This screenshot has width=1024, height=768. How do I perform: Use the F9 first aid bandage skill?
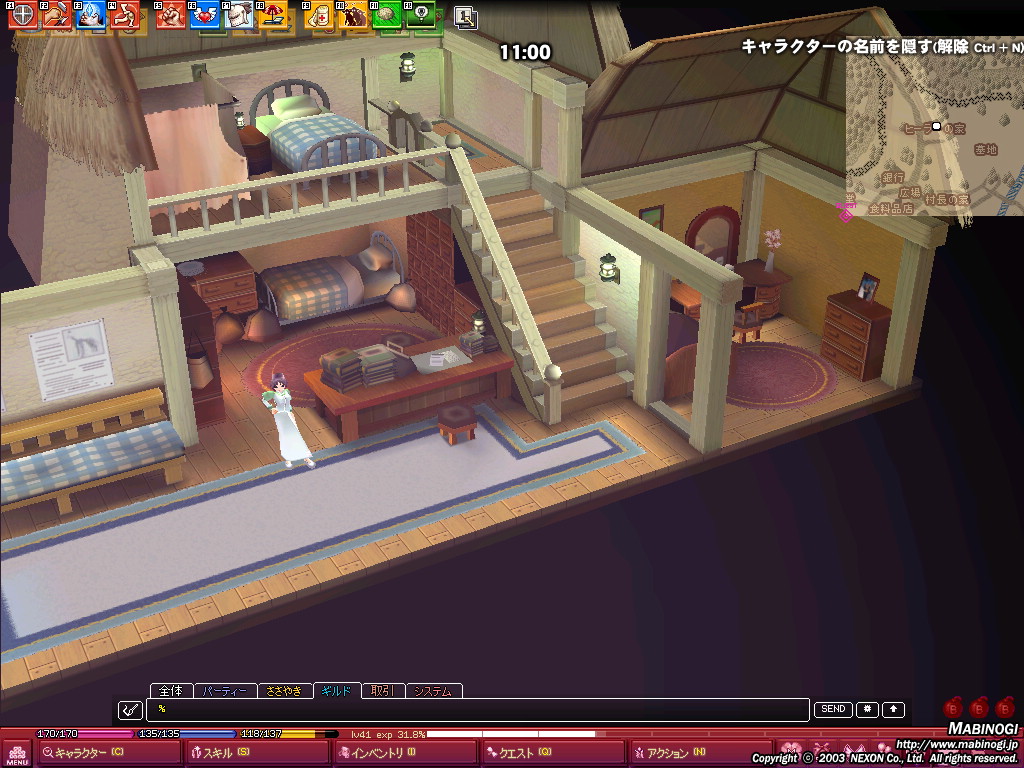(320, 15)
